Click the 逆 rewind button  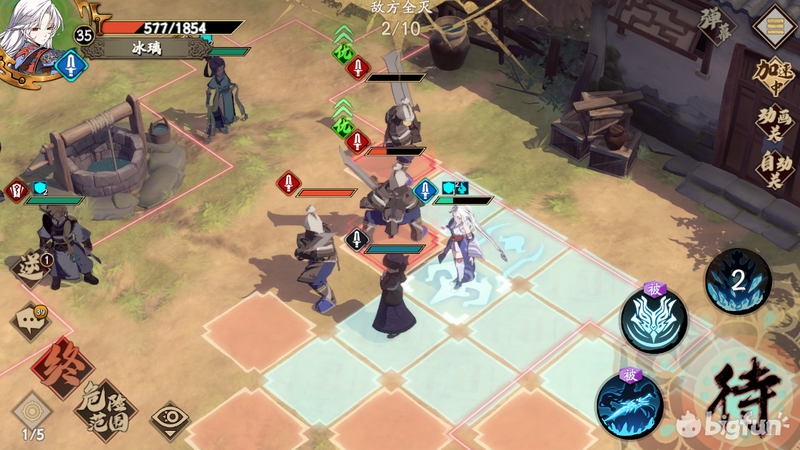pos(32,266)
